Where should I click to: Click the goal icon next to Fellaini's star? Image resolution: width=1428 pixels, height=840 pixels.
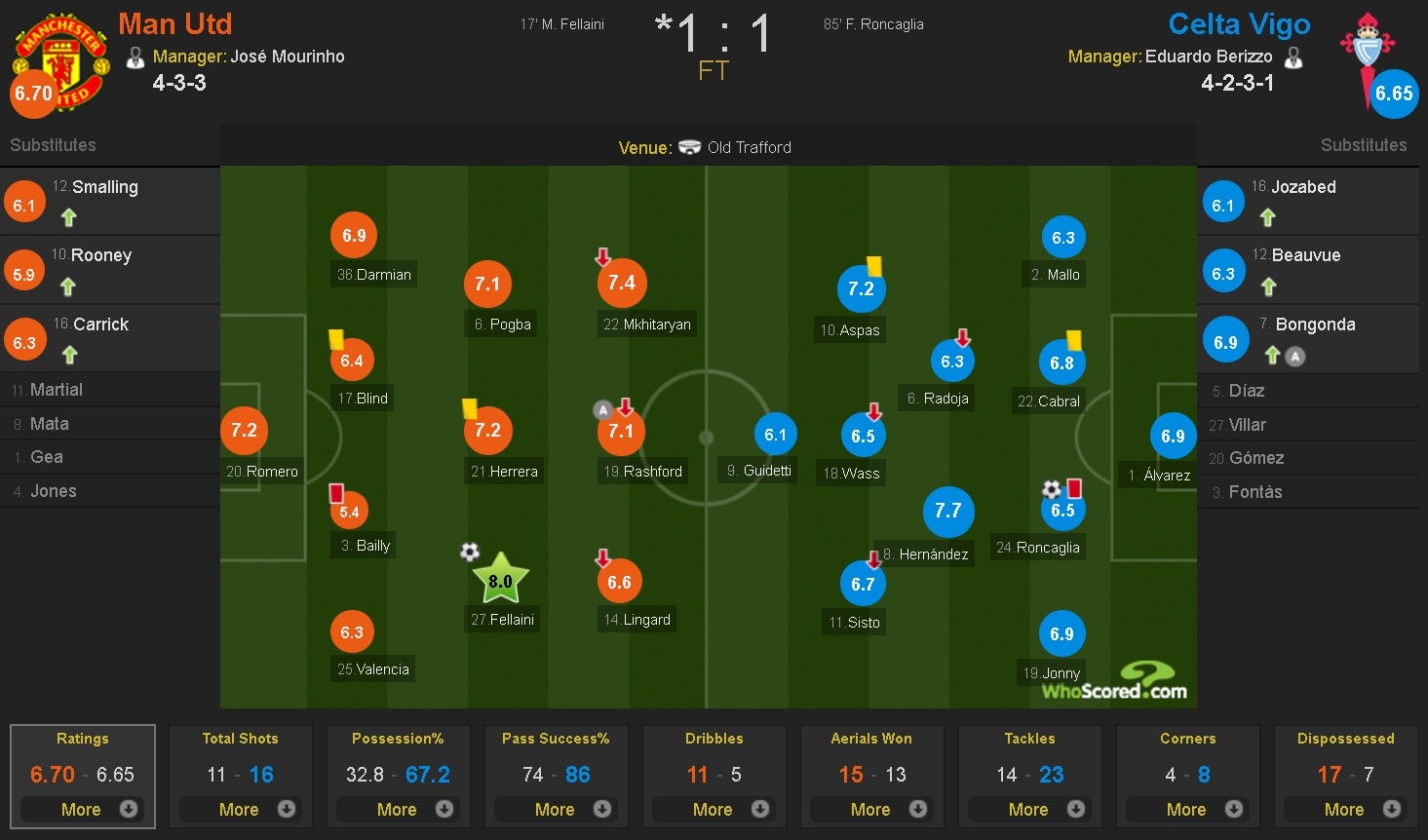[470, 552]
